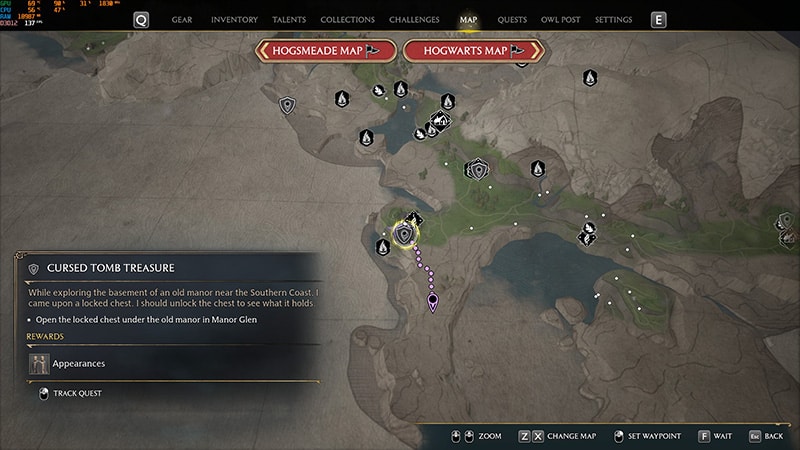The width and height of the screenshot is (800, 450).
Task: Select the Map tab
Action: point(468,20)
